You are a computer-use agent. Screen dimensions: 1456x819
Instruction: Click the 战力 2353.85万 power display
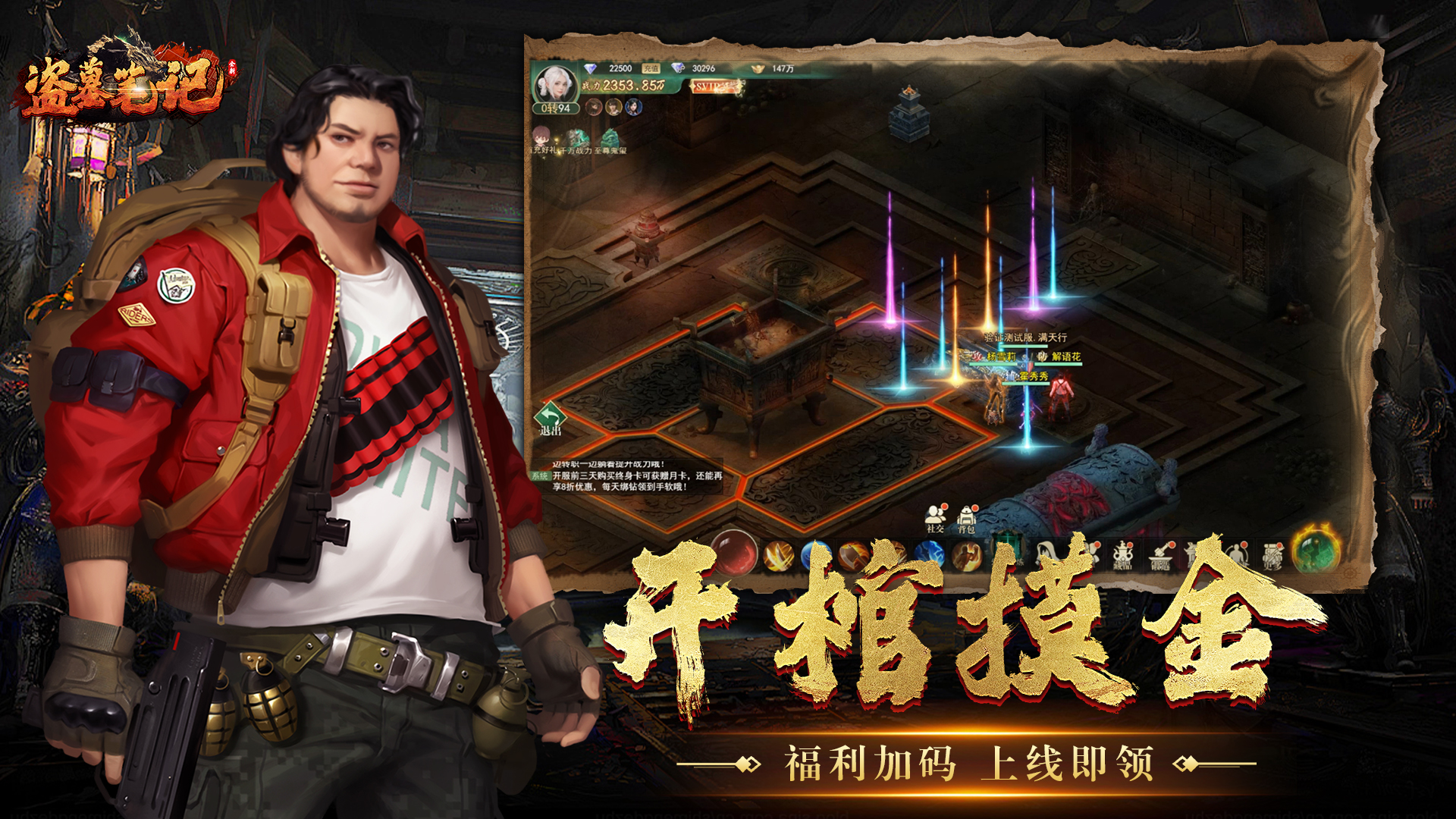623,85
